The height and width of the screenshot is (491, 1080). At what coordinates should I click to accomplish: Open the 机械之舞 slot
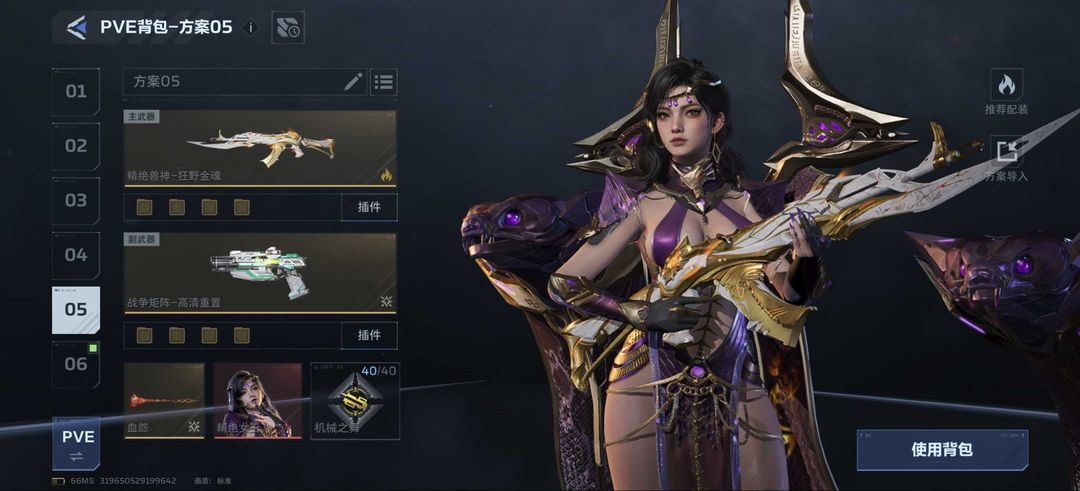coord(355,400)
